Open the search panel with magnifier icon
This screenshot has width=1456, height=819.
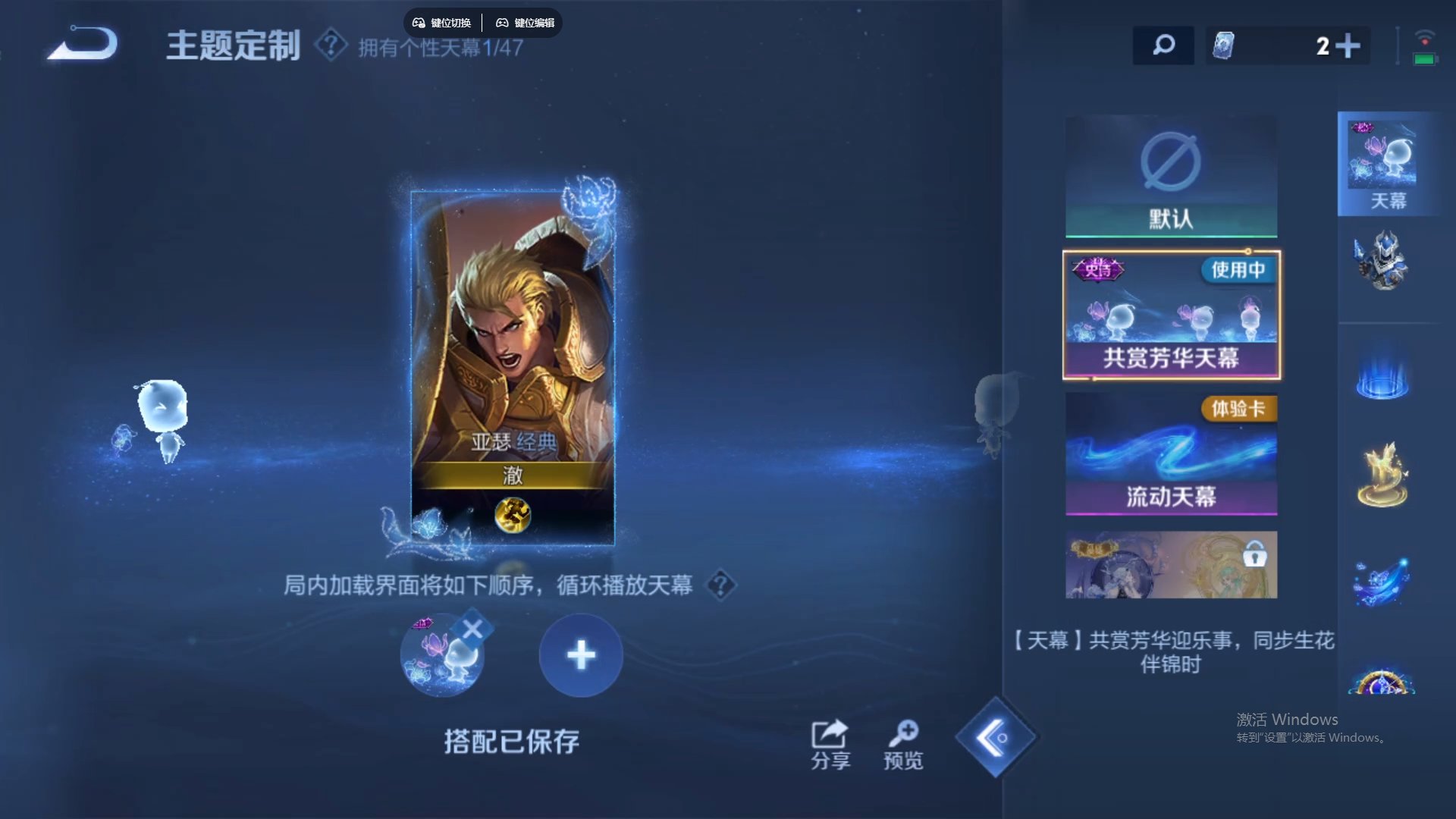coord(1163,45)
